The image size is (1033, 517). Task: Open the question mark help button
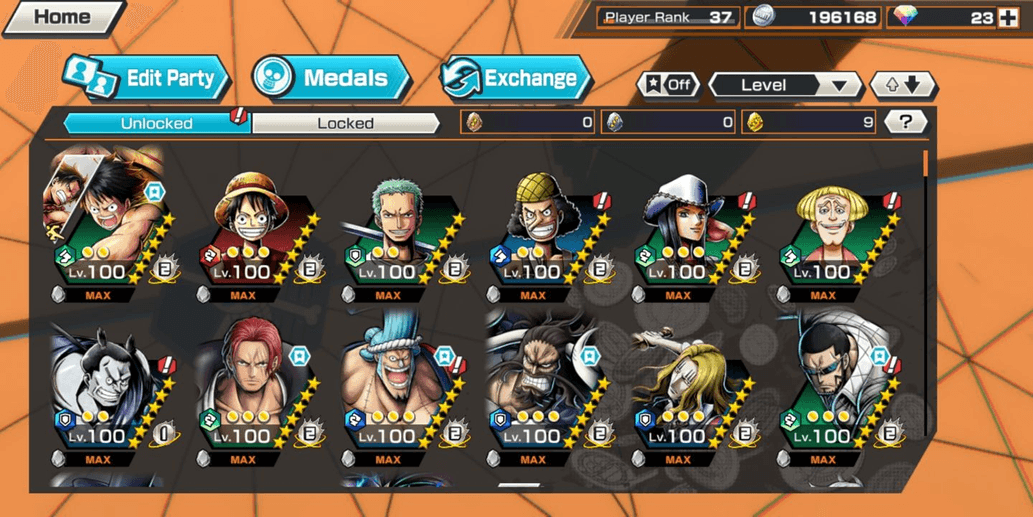[906, 122]
